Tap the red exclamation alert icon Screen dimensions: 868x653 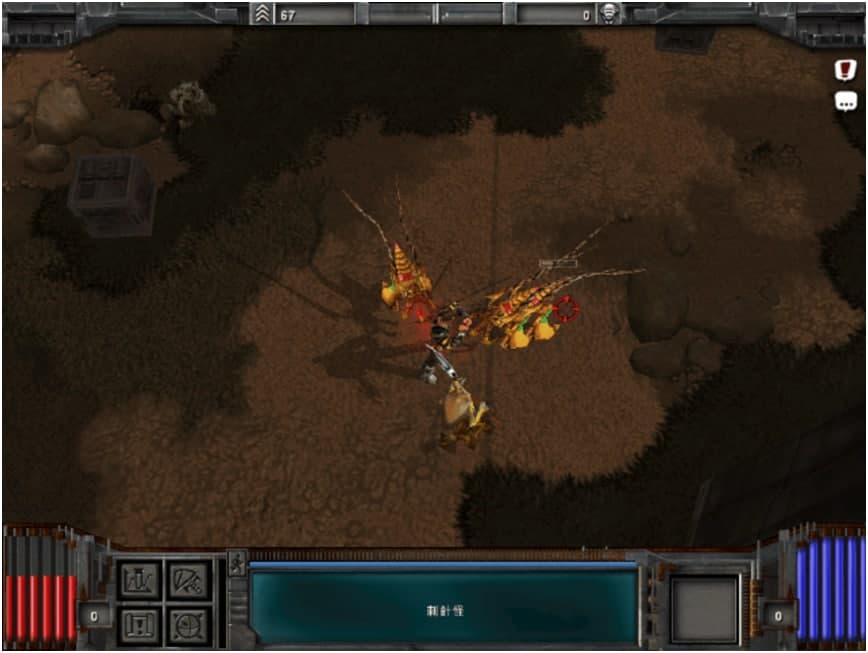845,69
